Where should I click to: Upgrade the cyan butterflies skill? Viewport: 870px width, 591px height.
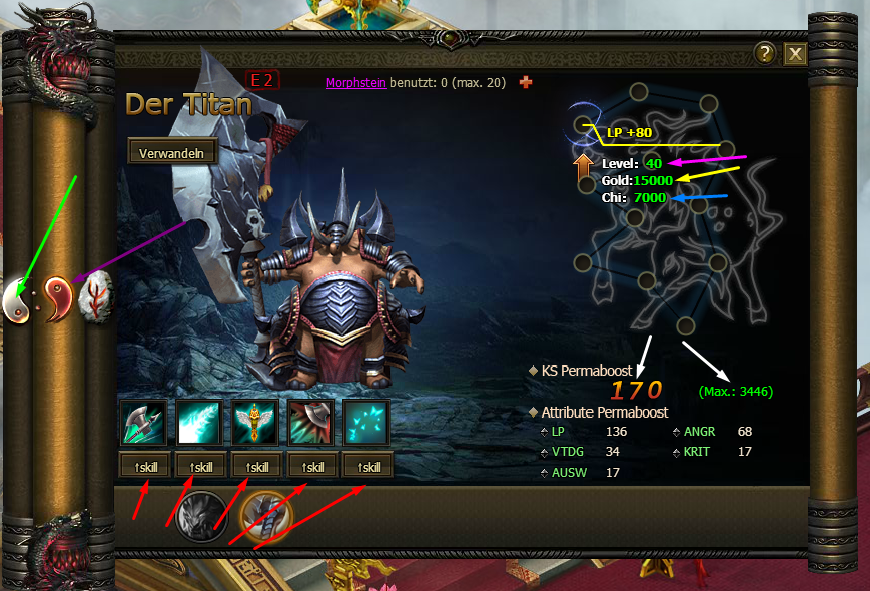click(x=367, y=466)
